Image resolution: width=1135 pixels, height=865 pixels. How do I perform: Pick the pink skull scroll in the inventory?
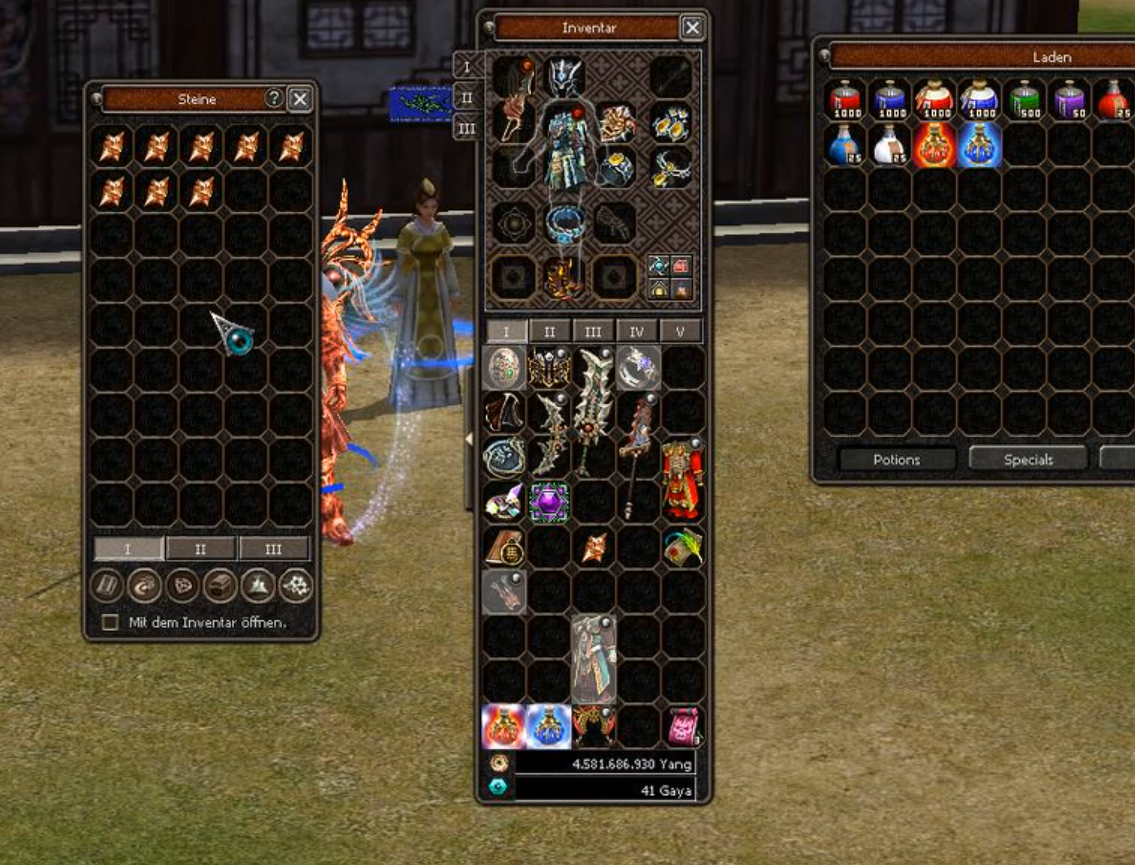pyautogui.click(x=682, y=726)
